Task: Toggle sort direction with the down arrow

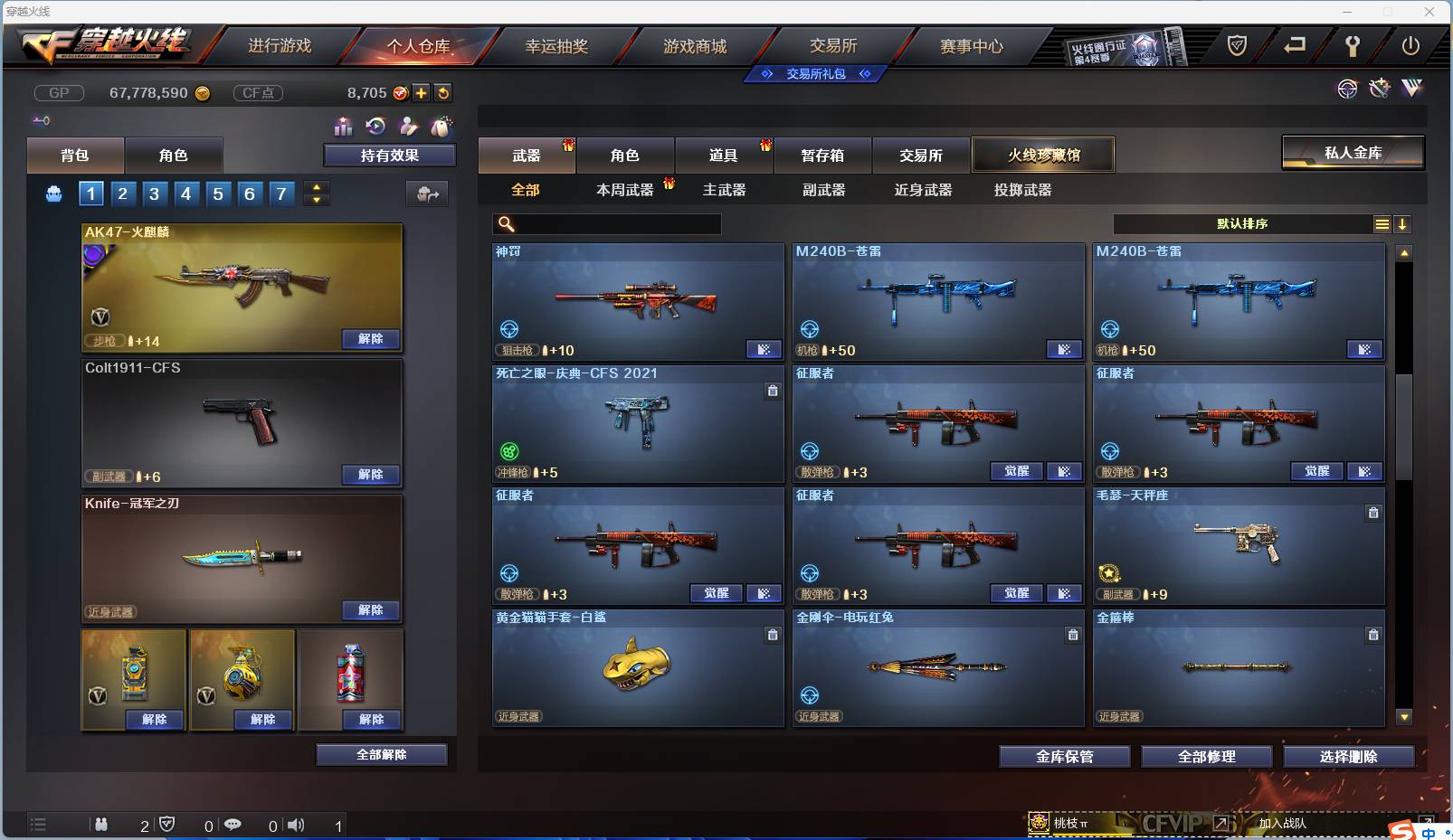Action: (1403, 223)
